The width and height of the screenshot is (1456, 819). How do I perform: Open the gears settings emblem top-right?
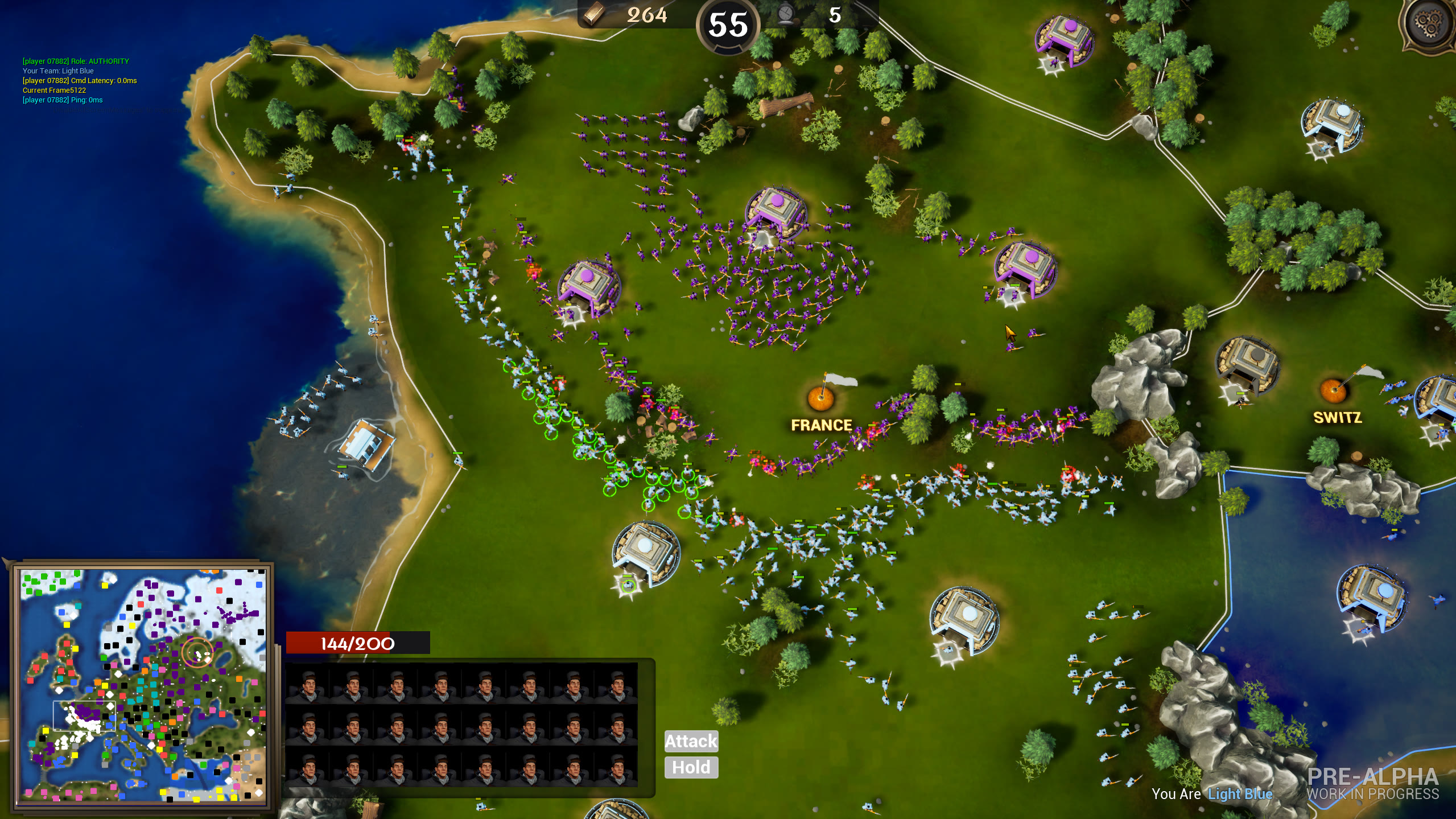[1427, 23]
